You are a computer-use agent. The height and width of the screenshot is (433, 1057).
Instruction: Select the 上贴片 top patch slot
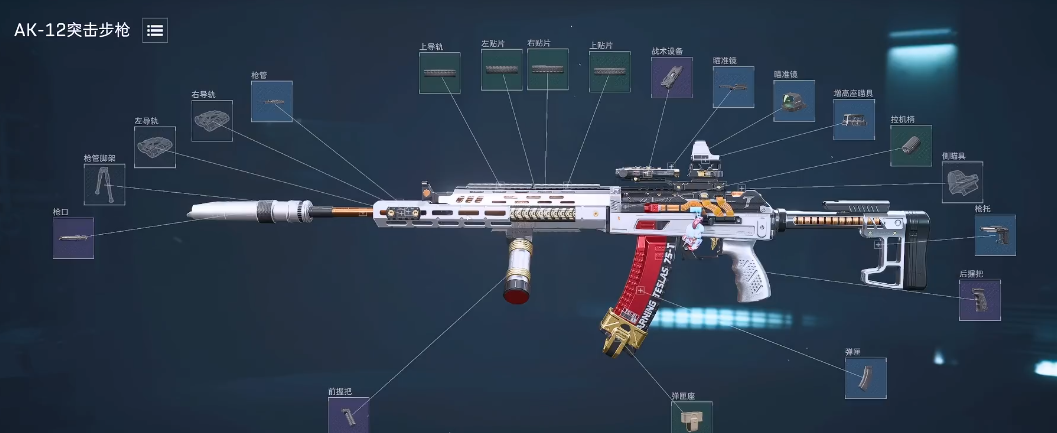pos(609,72)
